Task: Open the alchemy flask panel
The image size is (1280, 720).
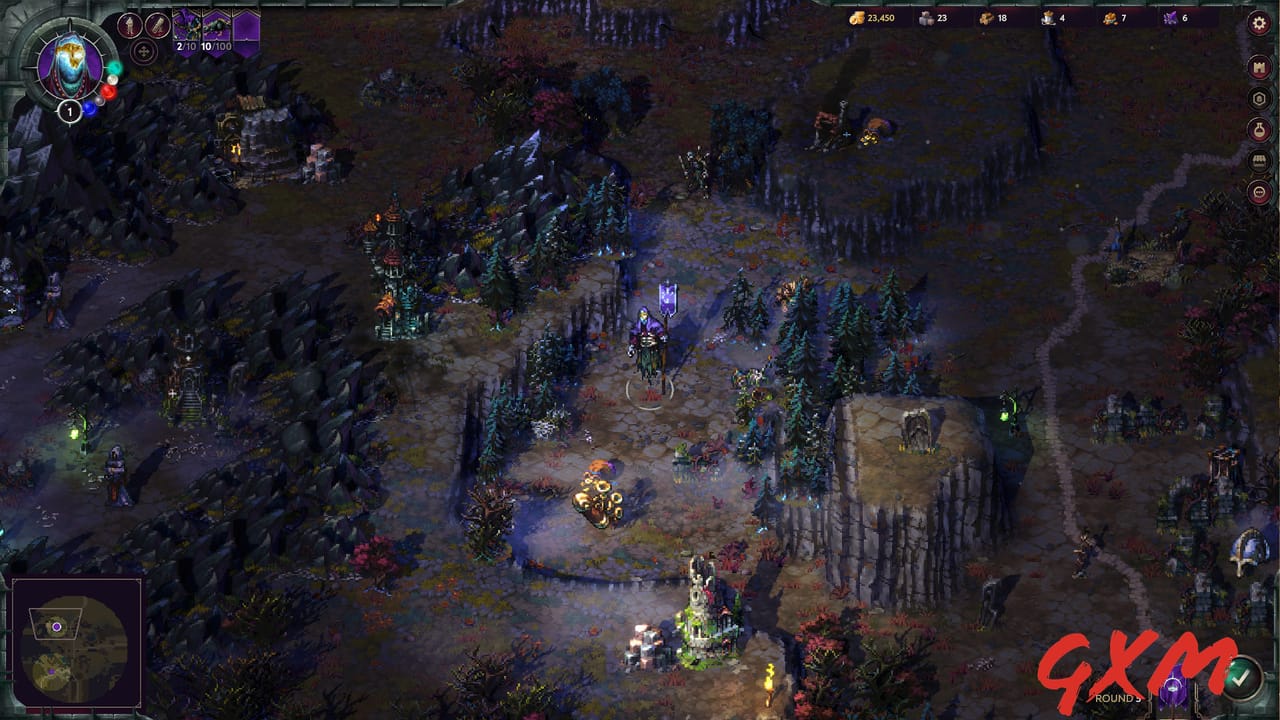Action: (1258, 130)
